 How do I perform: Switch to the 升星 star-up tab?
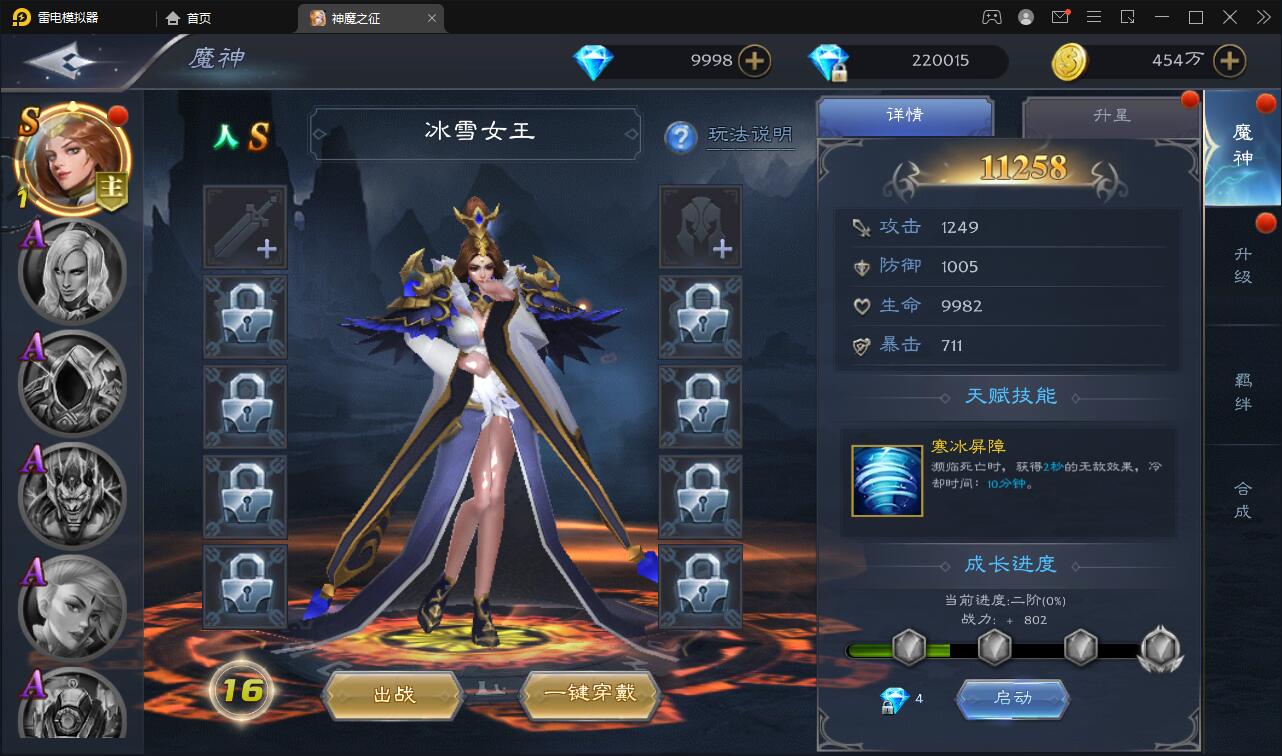click(x=1111, y=116)
